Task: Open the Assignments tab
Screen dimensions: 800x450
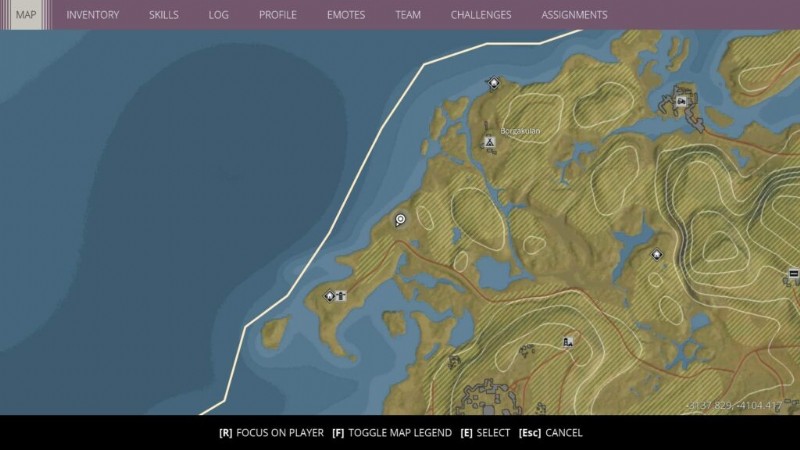Action: 573,15
